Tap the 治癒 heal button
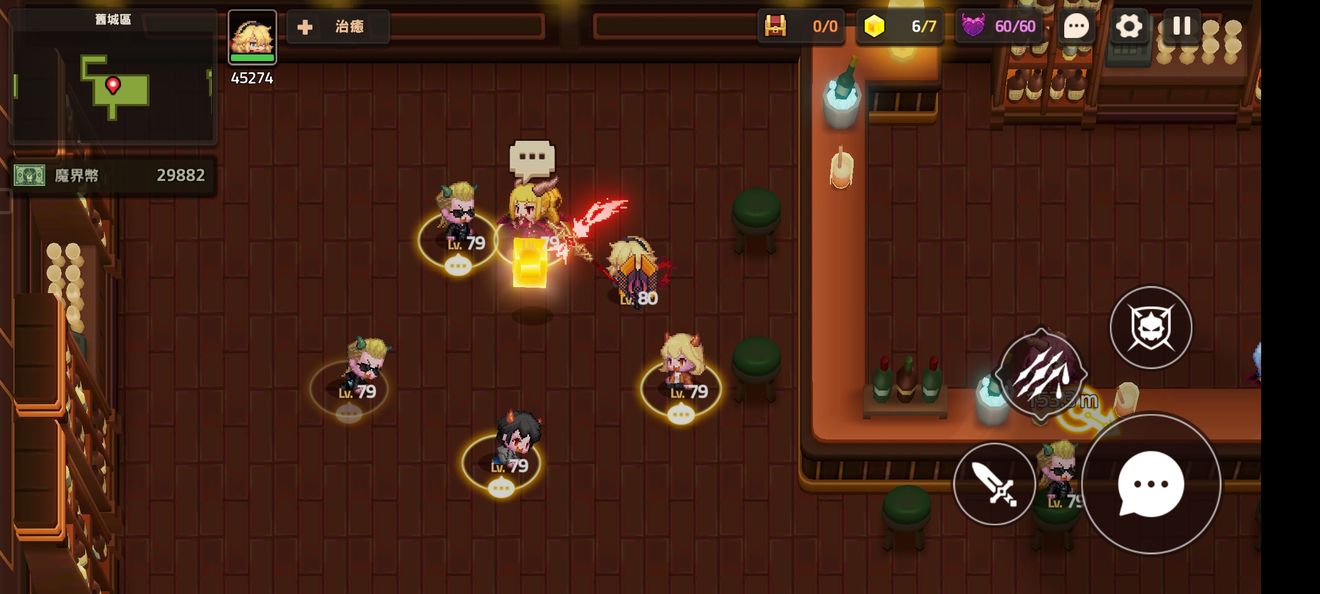The height and width of the screenshot is (594, 1320). pos(338,27)
